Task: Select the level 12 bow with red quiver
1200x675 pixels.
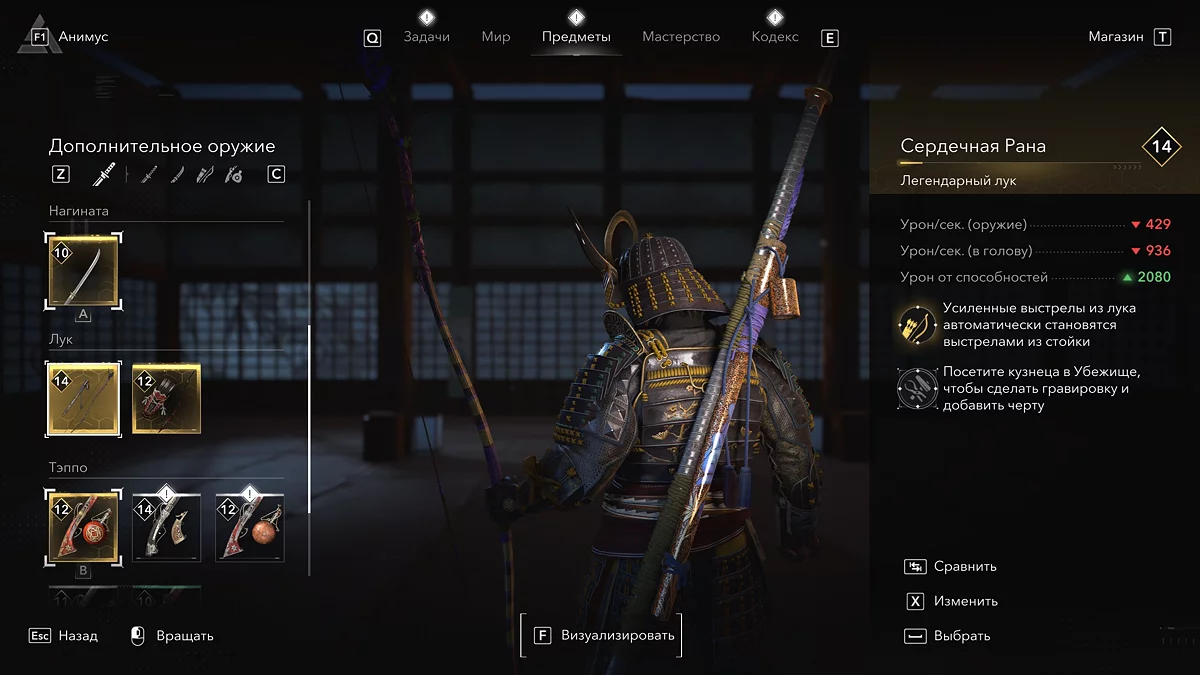Action: click(167, 398)
